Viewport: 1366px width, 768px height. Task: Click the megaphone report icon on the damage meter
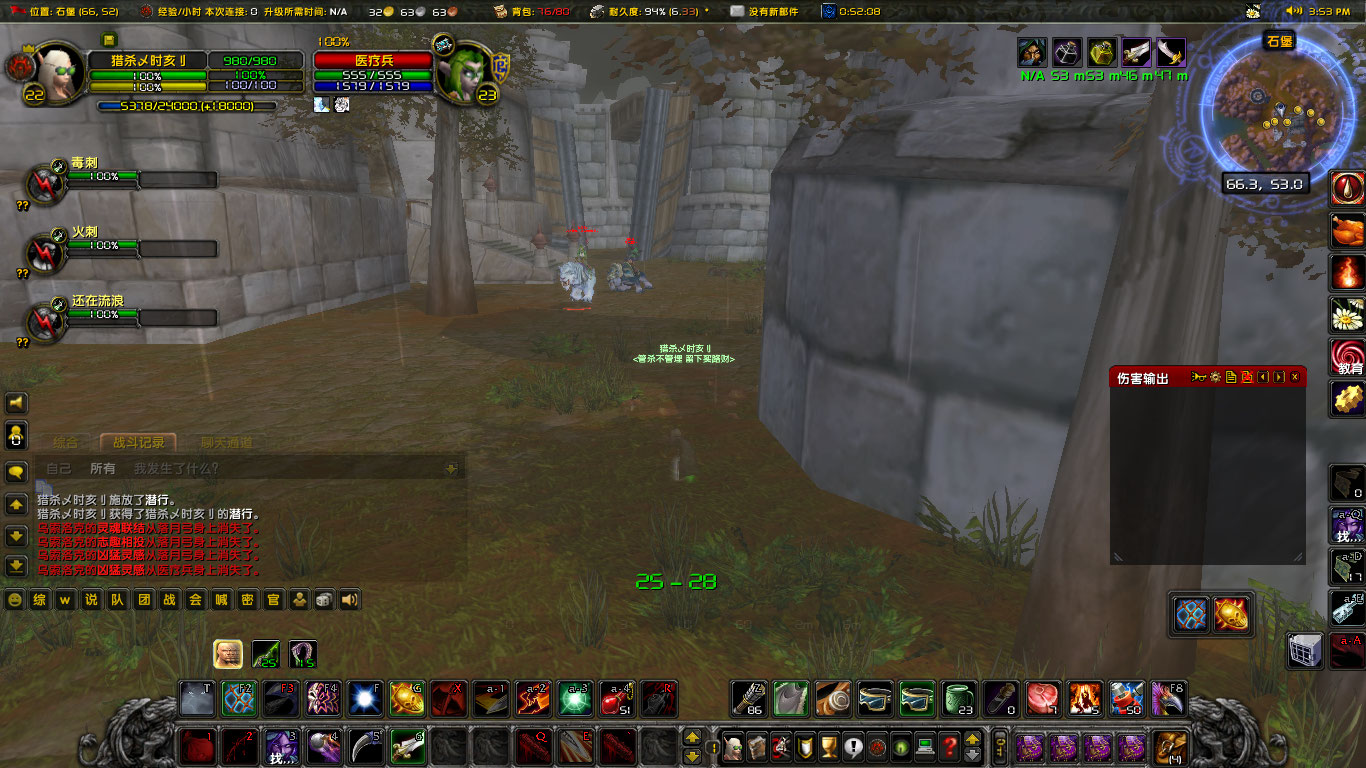1199,377
